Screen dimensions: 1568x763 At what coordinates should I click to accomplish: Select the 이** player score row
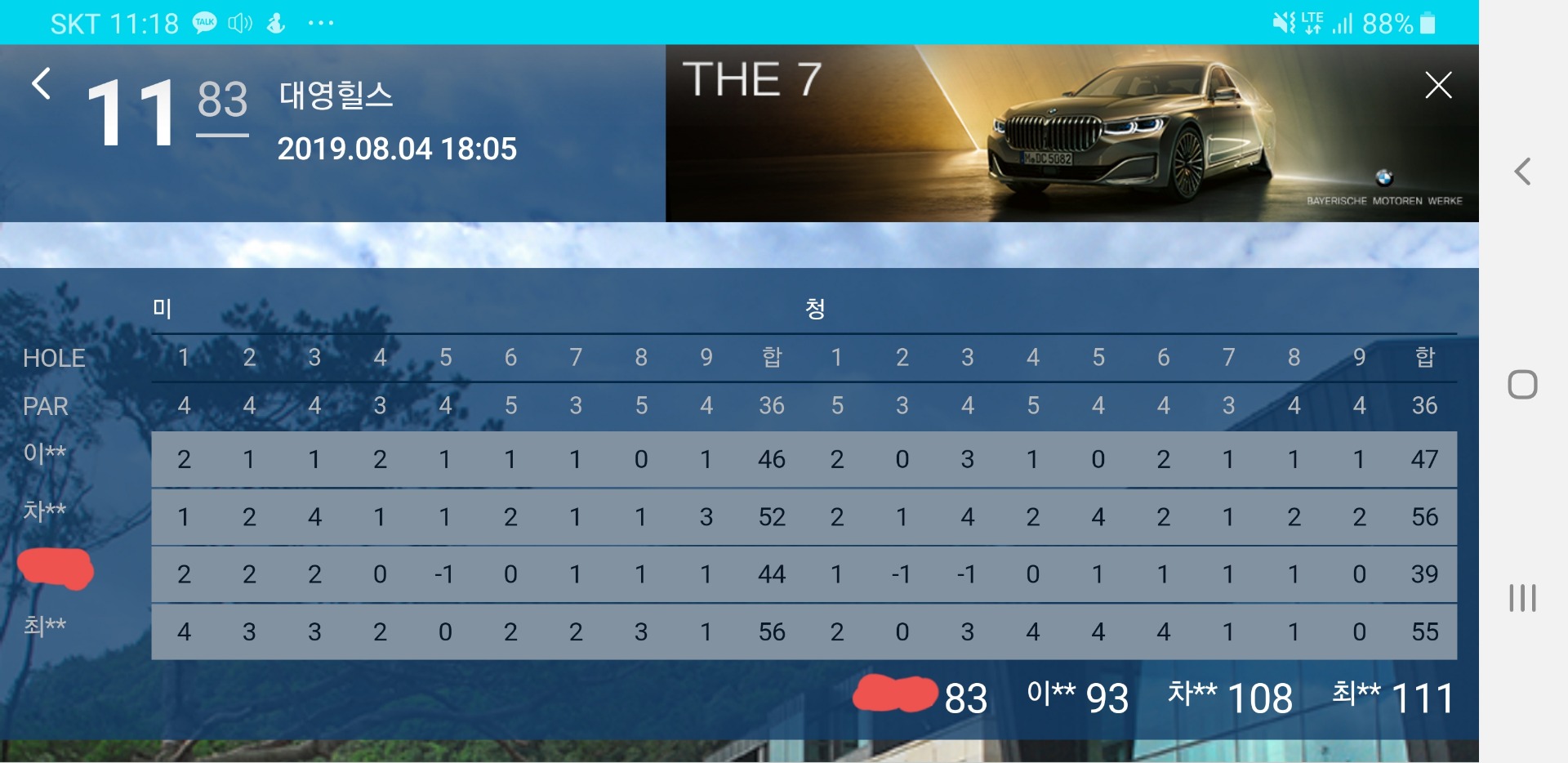[804, 459]
